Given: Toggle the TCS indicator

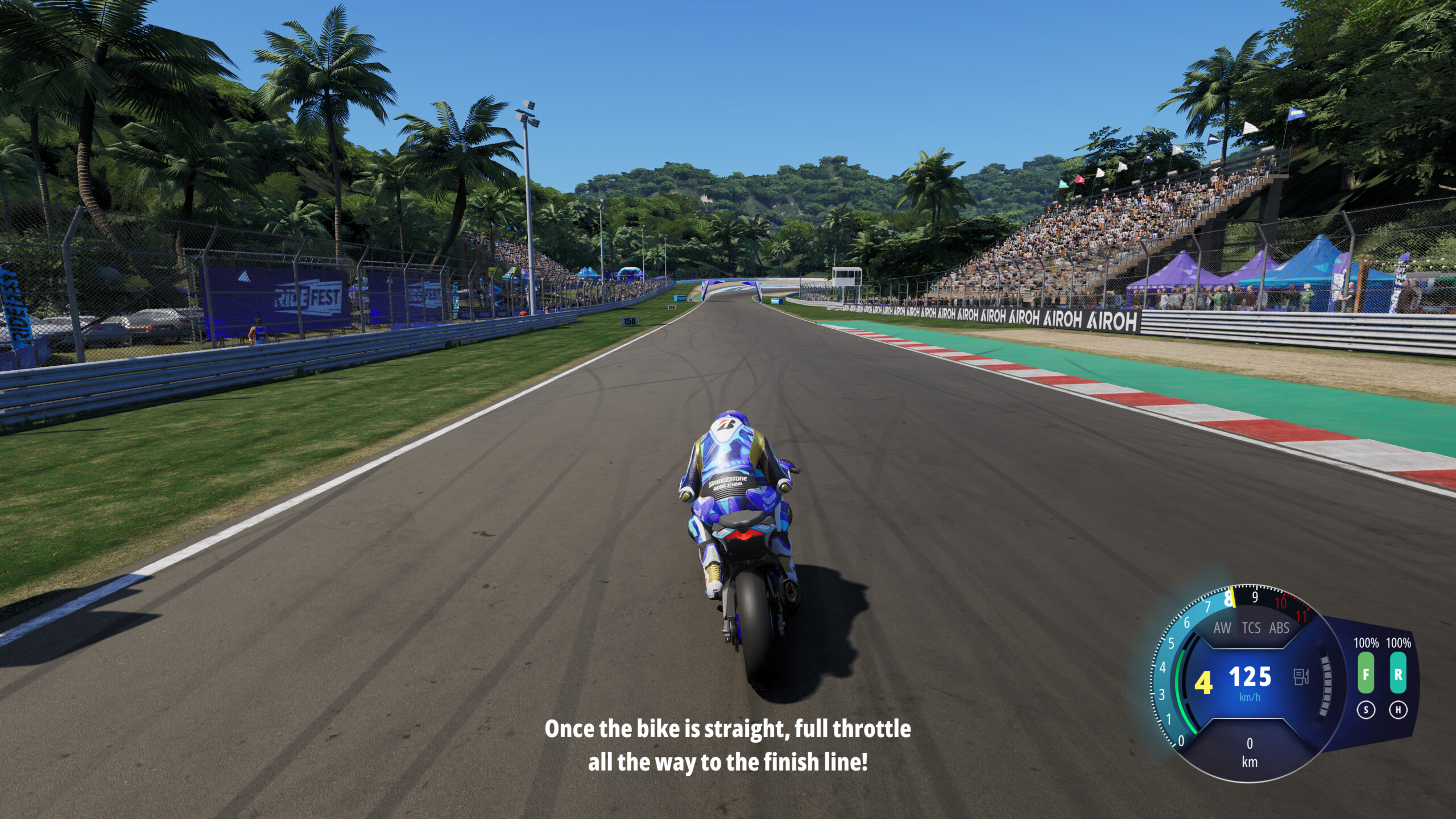Looking at the screenshot, I should click(x=1251, y=628).
